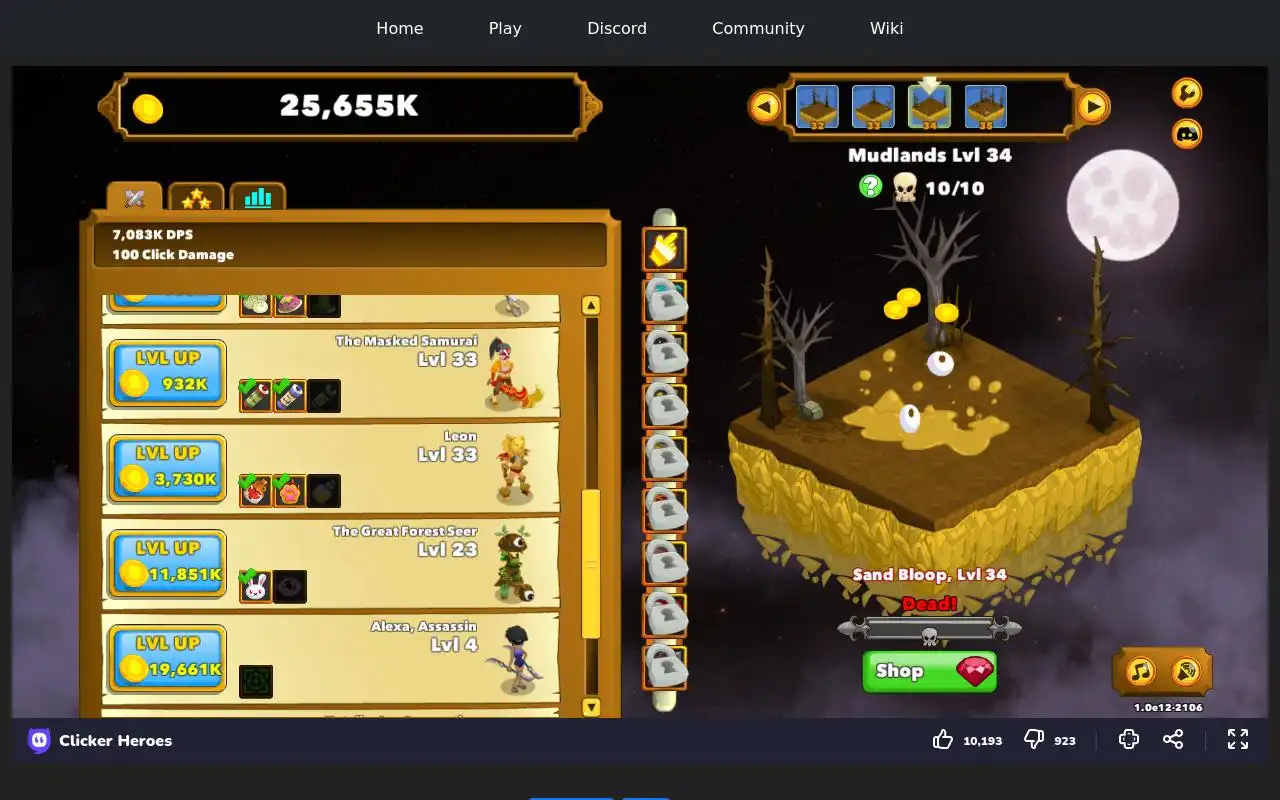Toggle the music note button

click(1141, 671)
